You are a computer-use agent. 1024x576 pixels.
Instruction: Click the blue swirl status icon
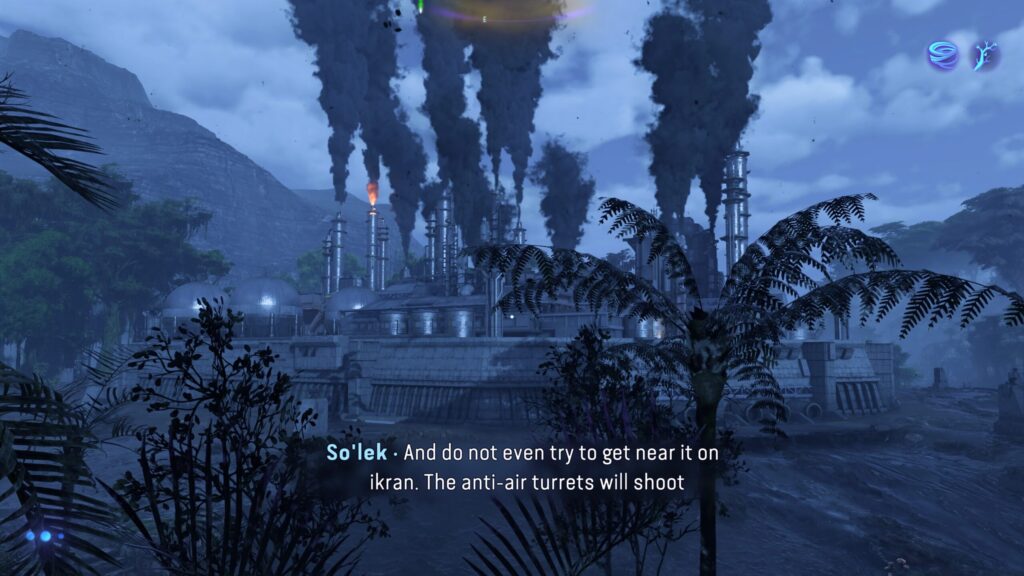(942, 55)
